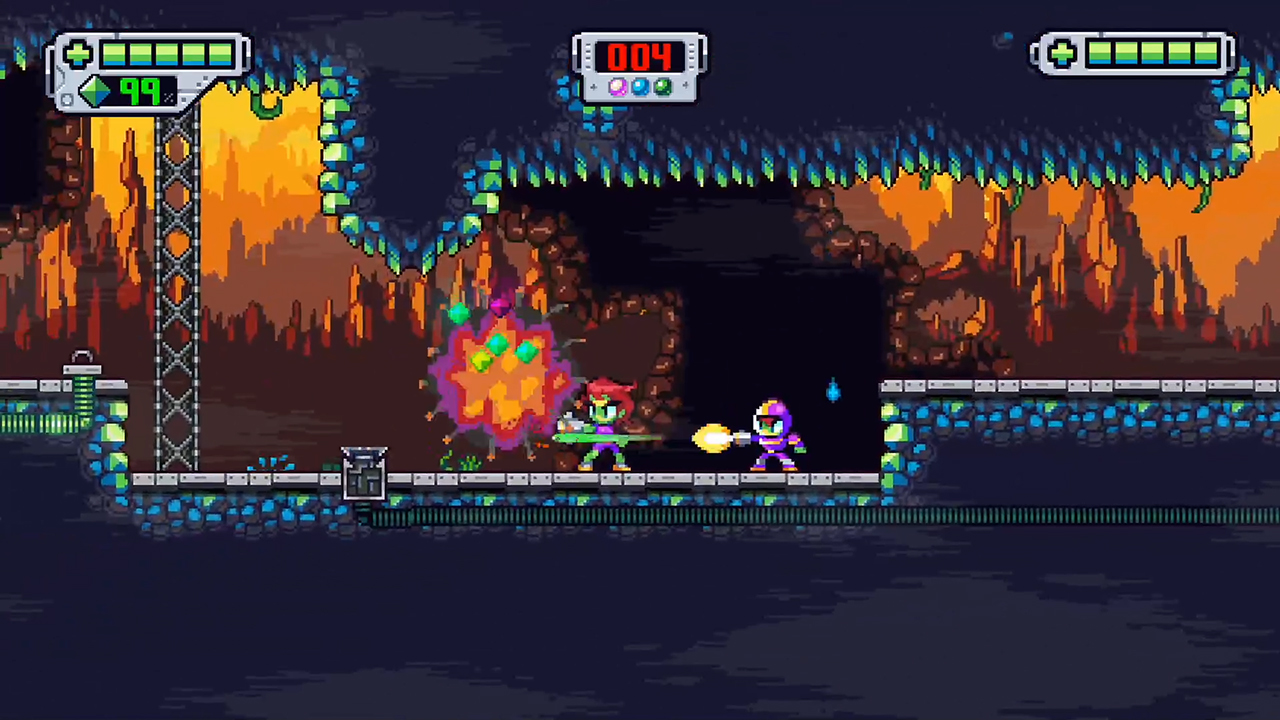Viewport: 1280px width, 720px height.
Task: Select the blue orb icon under the timer
Action: (x=640, y=87)
